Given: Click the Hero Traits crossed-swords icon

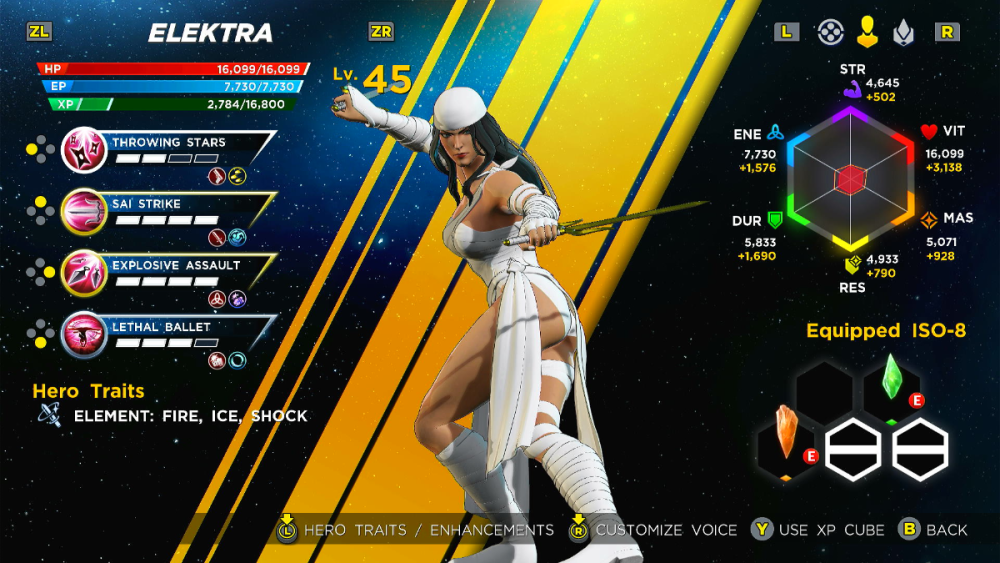Looking at the screenshot, I should tap(49, 416).
